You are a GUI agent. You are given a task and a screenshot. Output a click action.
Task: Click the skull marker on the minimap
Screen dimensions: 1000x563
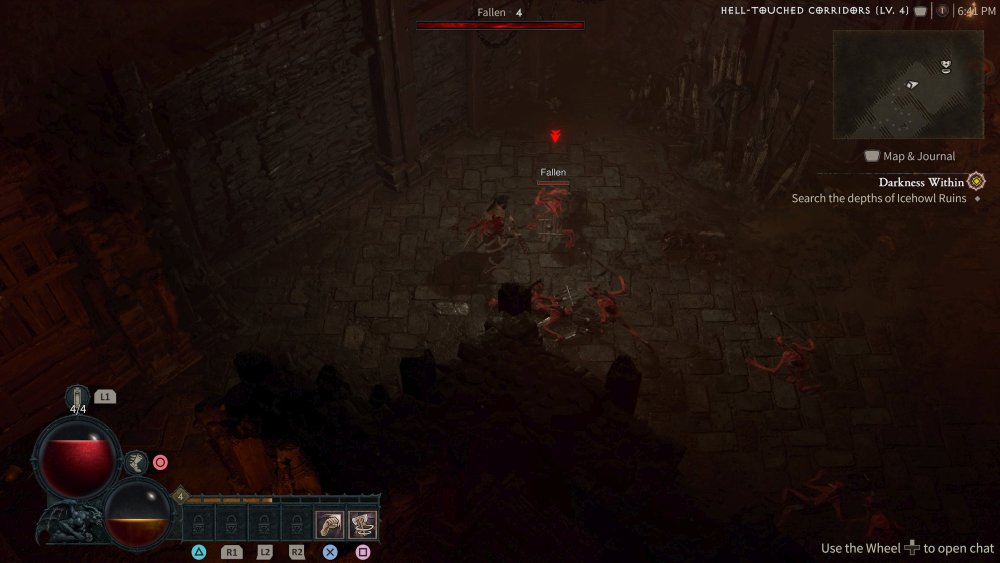(x=945, y=66)
